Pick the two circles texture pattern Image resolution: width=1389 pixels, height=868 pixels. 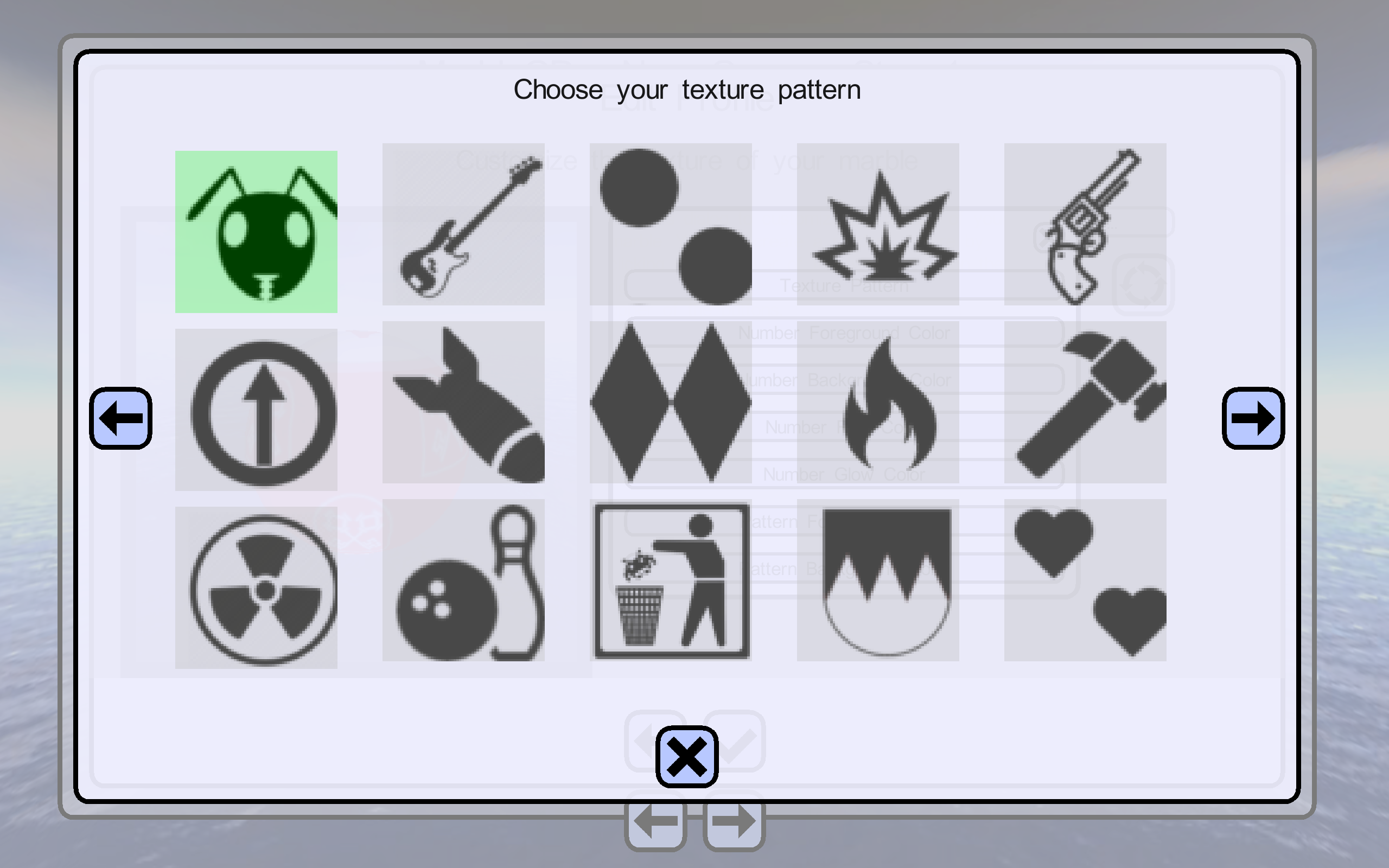click(671, 225)
